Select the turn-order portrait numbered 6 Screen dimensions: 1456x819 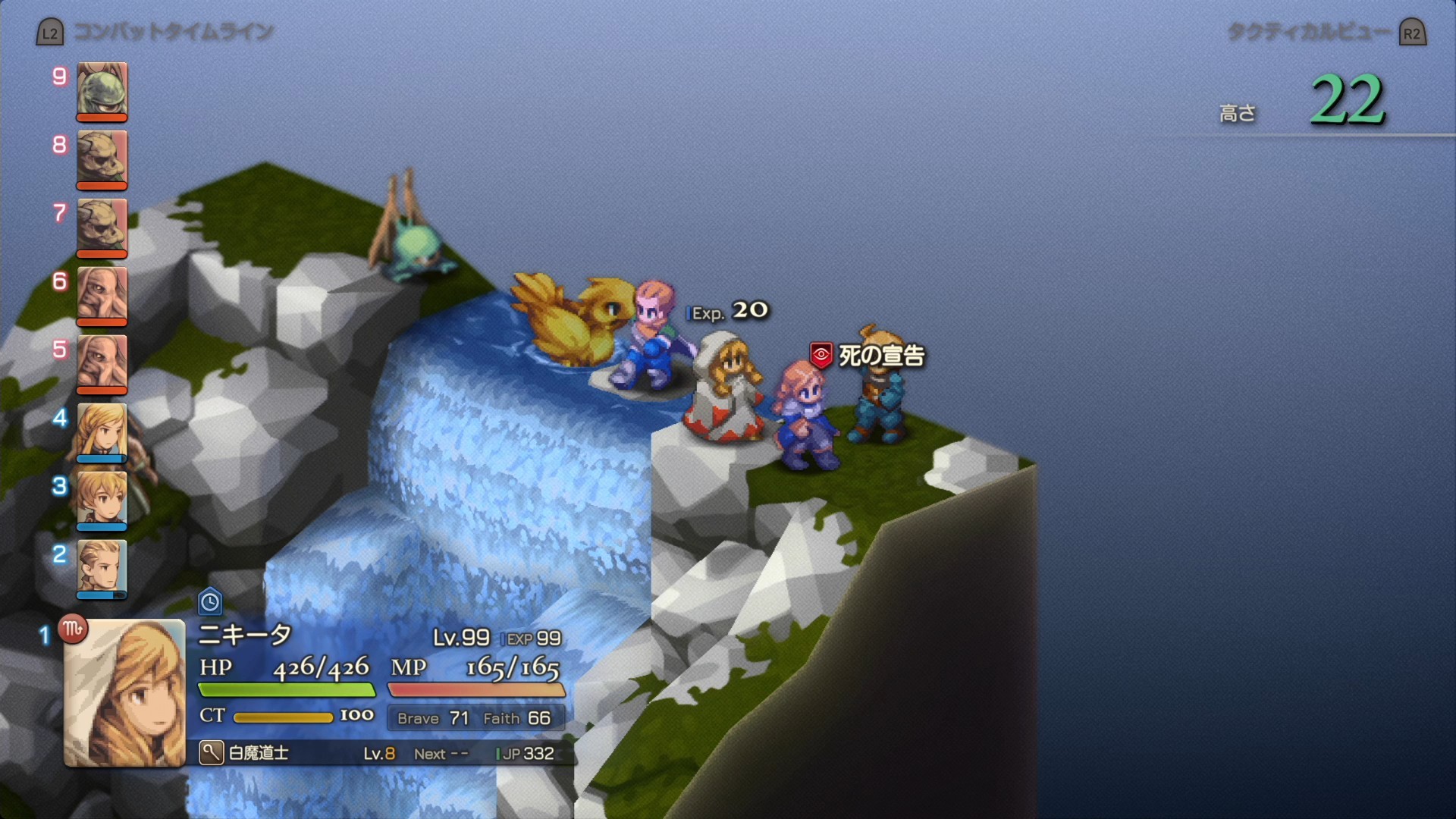click(102, 294)
